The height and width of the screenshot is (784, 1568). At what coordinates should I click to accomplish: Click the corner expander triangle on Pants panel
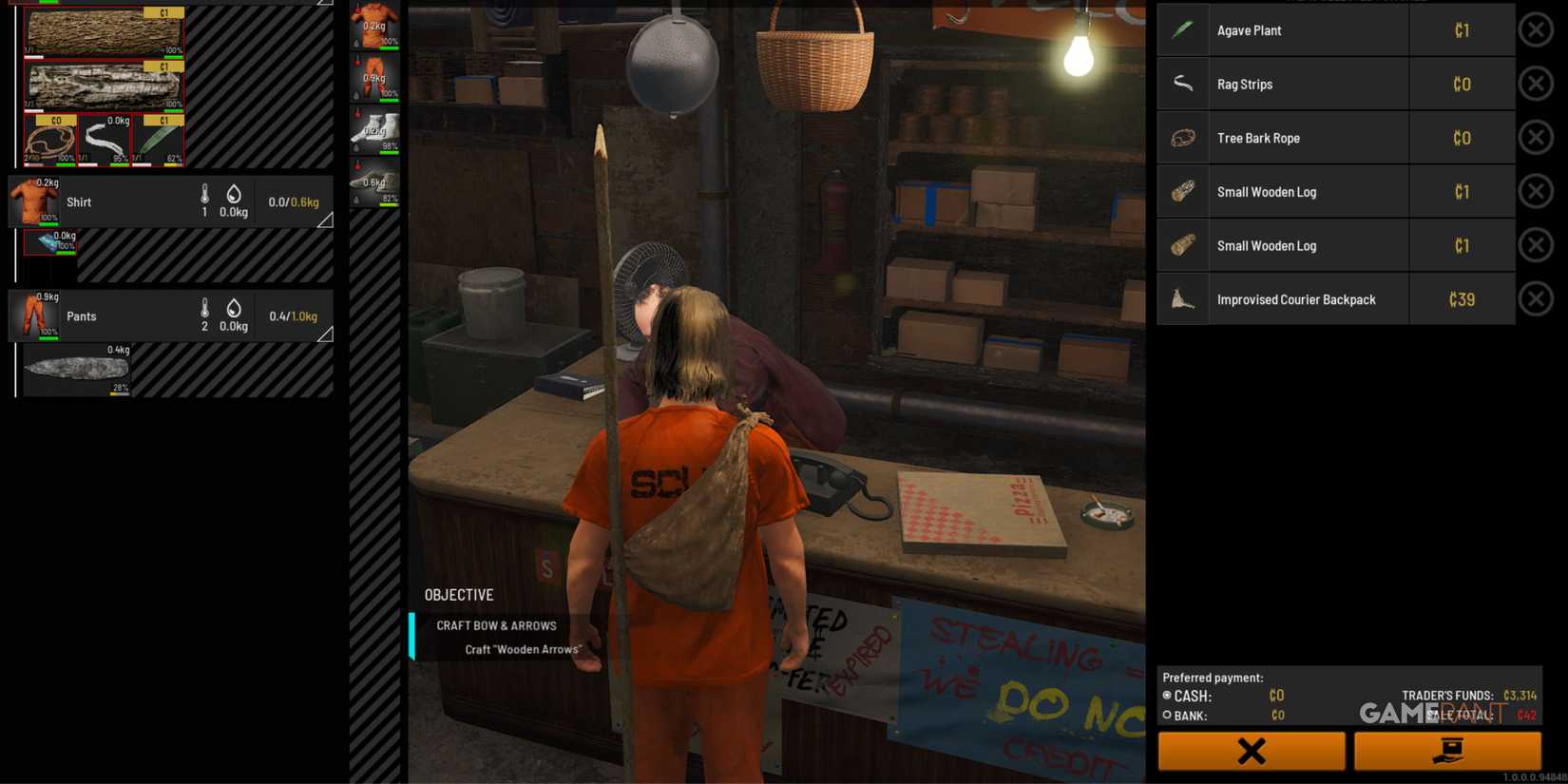click(x=326, y=335)
